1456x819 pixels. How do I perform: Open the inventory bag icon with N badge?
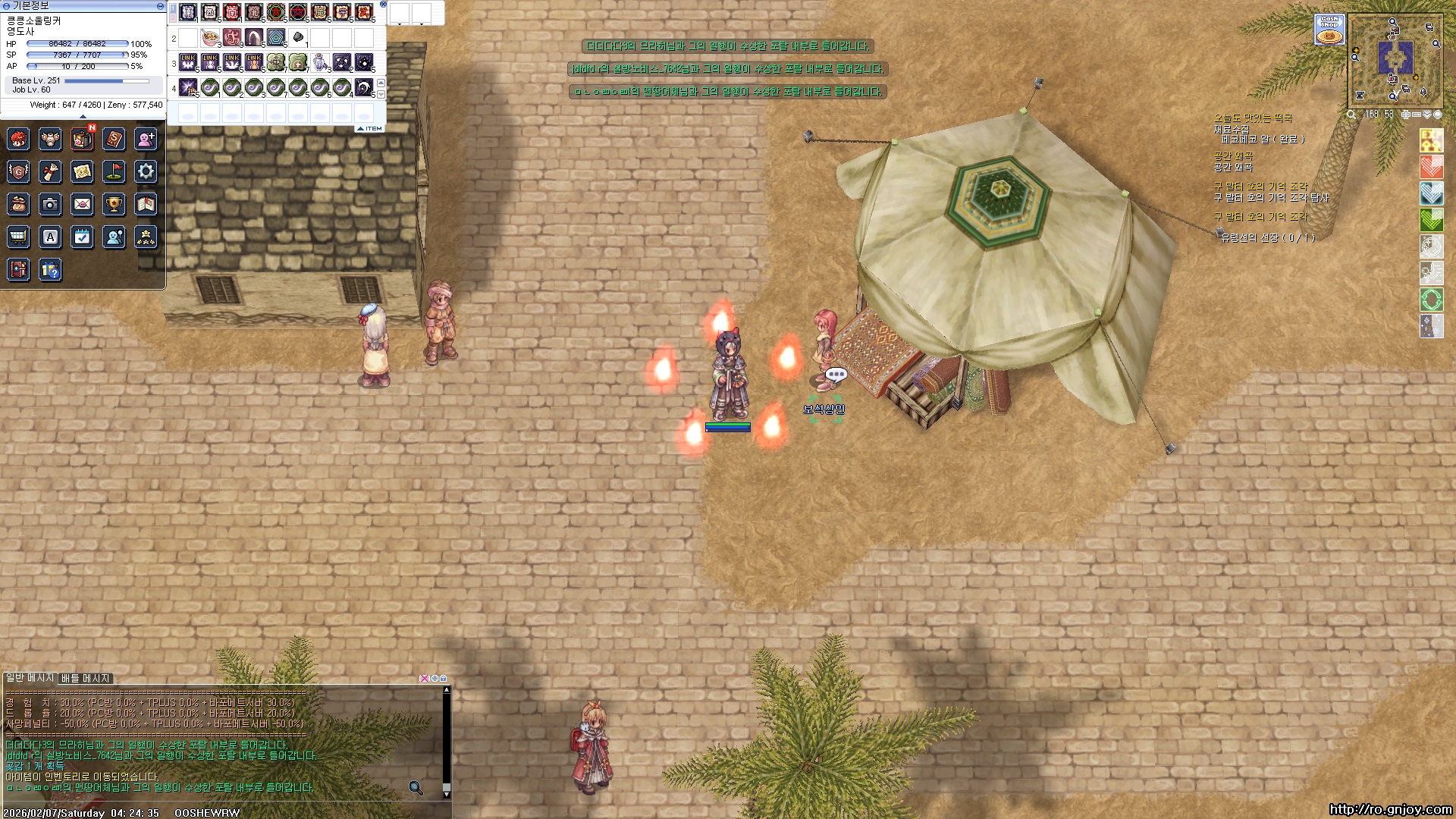pyautogui.click(x=82, y=139)
